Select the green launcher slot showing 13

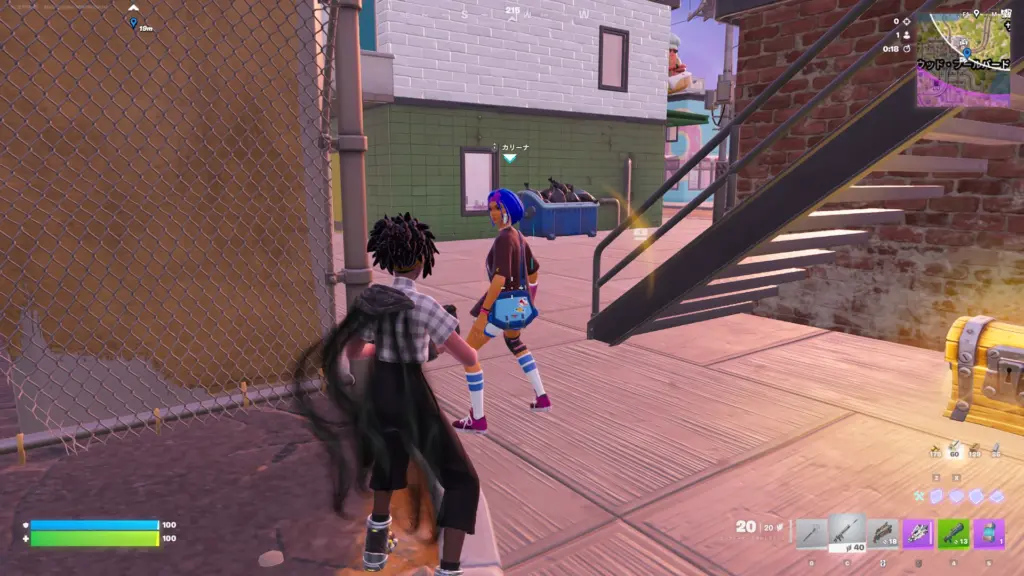point(953,533)
